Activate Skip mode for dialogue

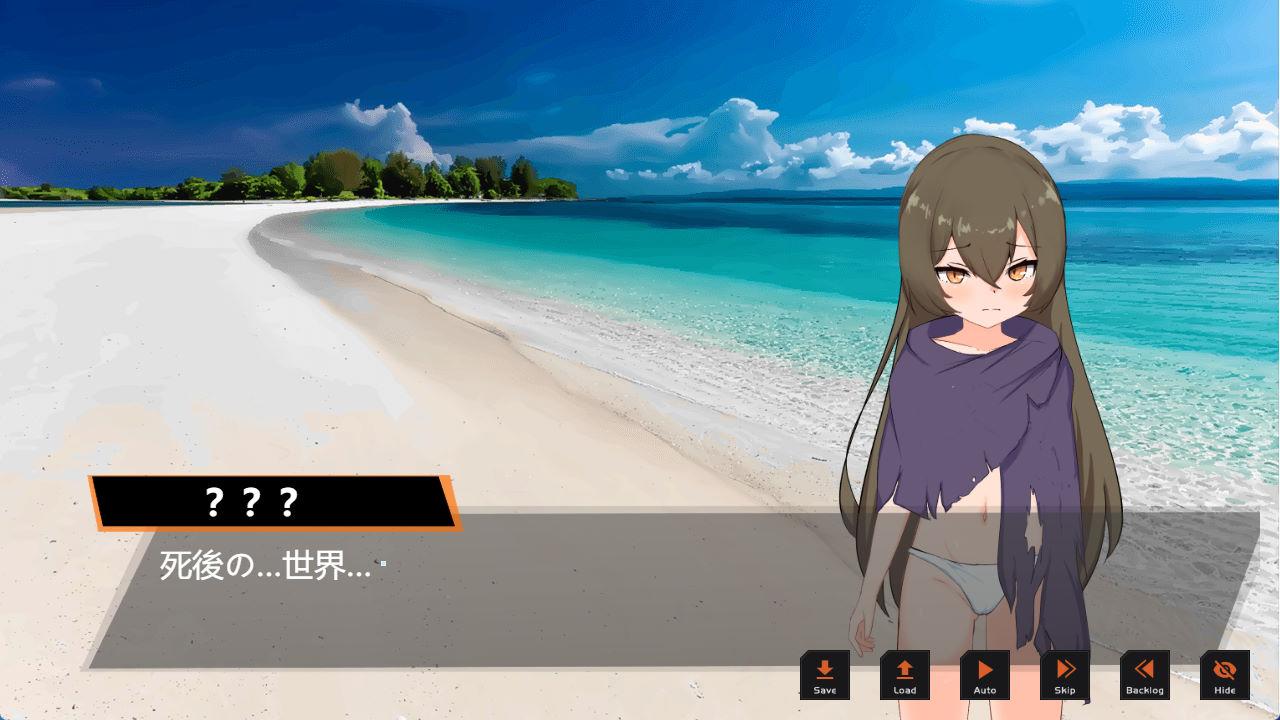pos(1065,675)
